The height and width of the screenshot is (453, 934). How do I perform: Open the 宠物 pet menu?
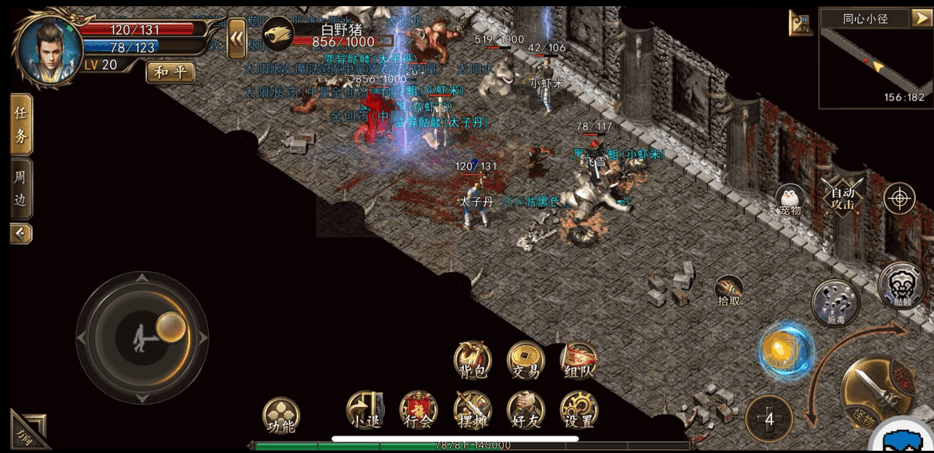791,199
